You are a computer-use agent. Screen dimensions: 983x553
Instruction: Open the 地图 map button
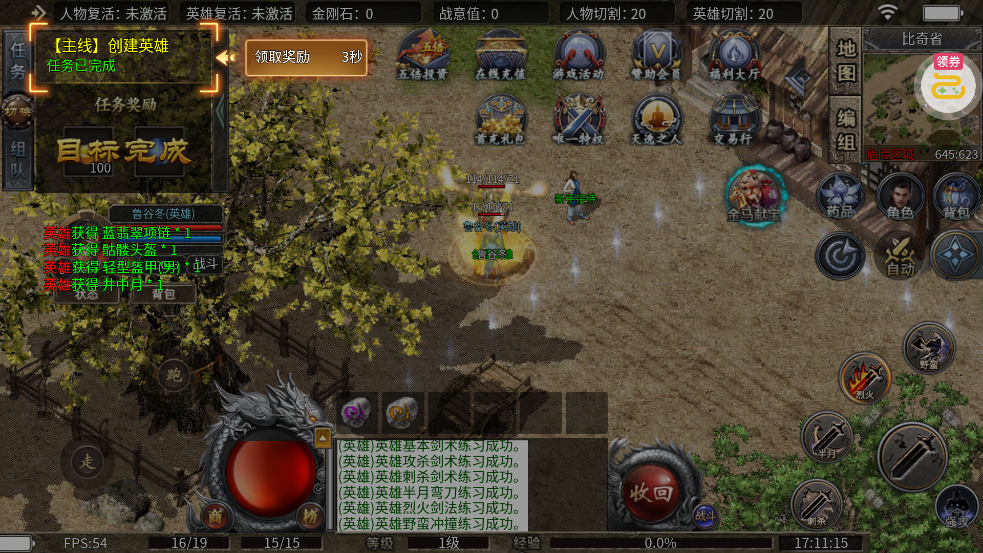pos(846,61)
